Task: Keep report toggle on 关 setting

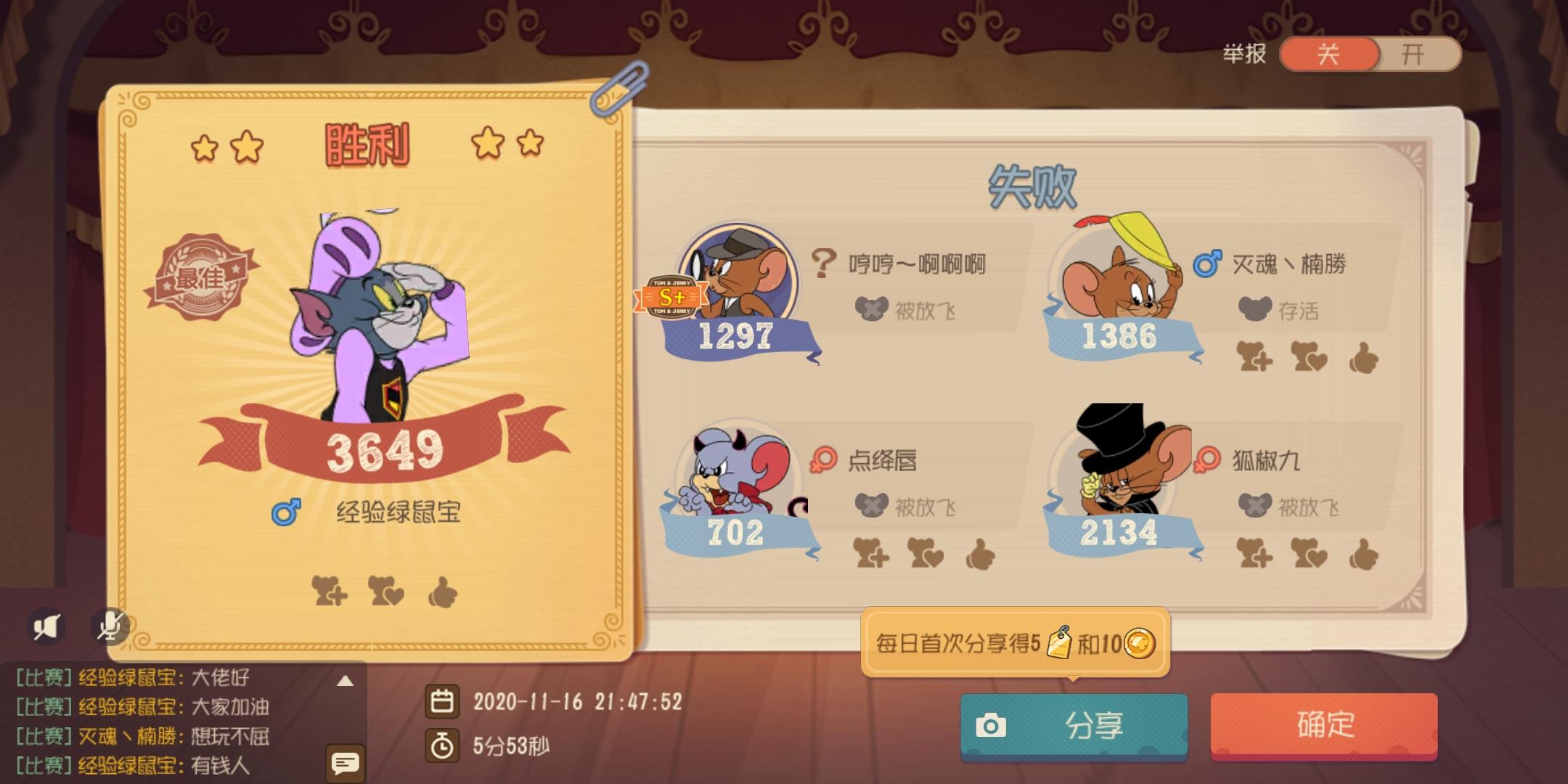Action: [1328, 54]
